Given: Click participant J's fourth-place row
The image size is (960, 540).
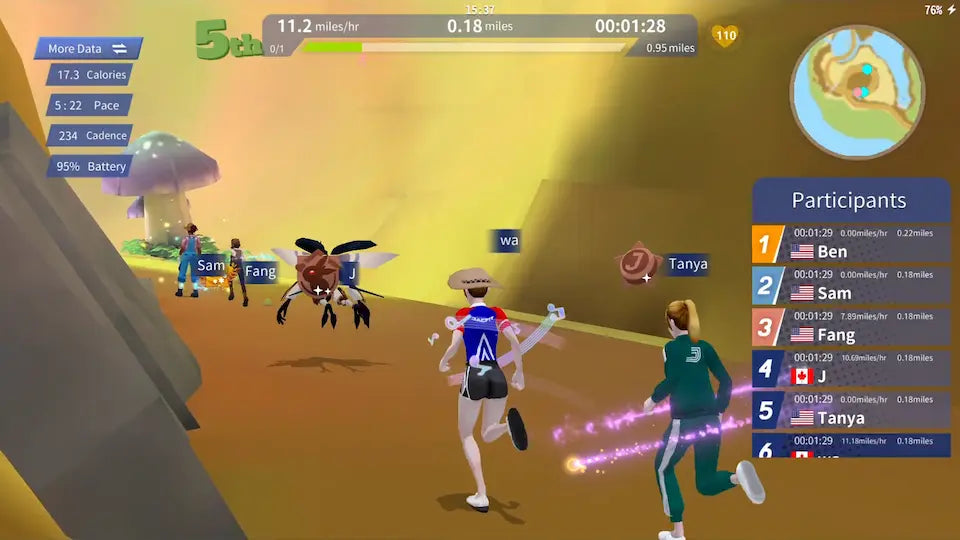Looking at the screenshot, I should [851, 369].
